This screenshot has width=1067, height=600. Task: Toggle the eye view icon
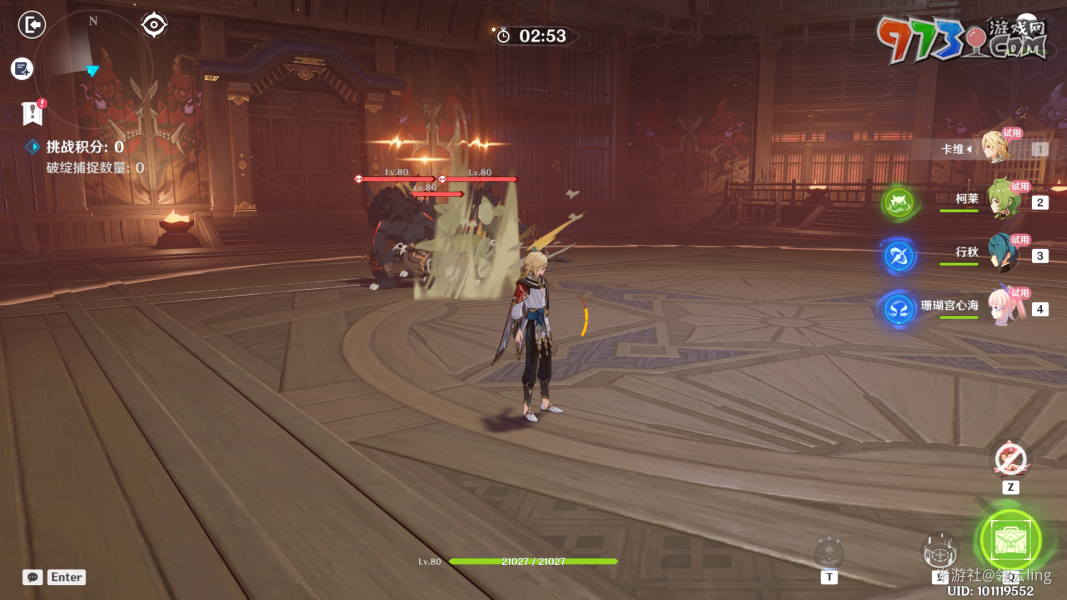153,24
